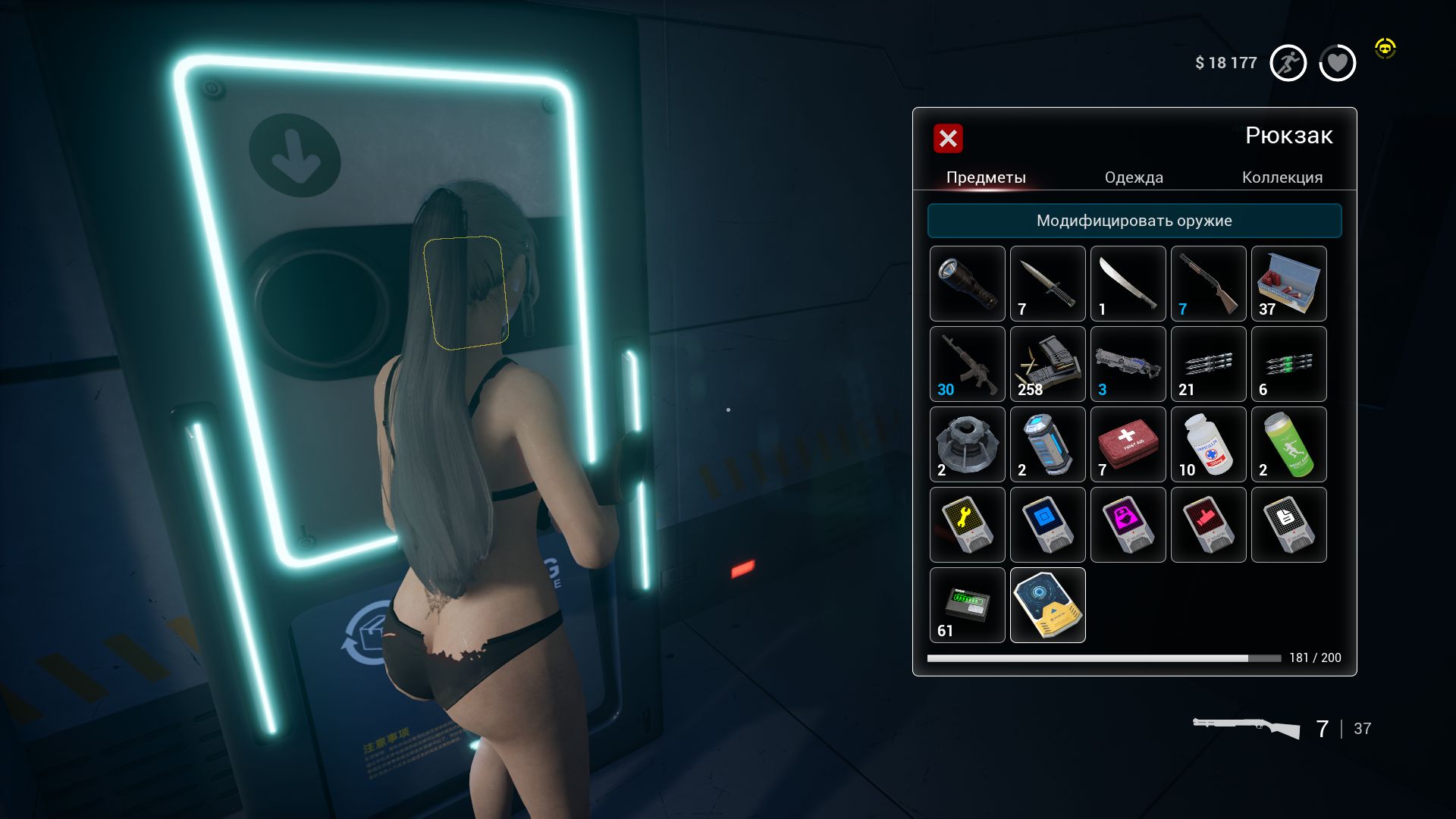The width and height of the screenshot is (1456, 819).
Task: Select the machete slot
Action: [1128, 284]
